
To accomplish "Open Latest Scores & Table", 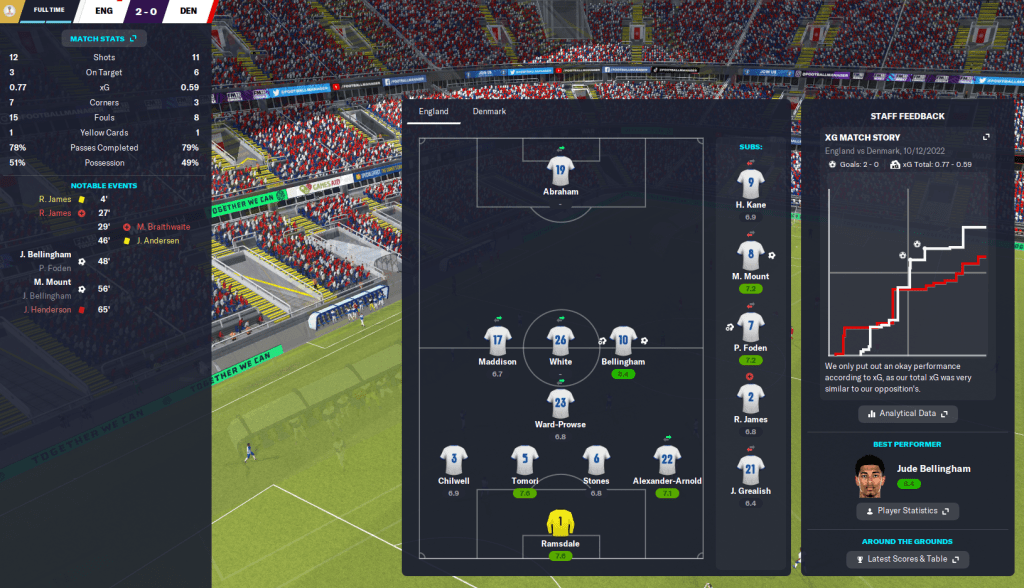I will pos(908,559).
